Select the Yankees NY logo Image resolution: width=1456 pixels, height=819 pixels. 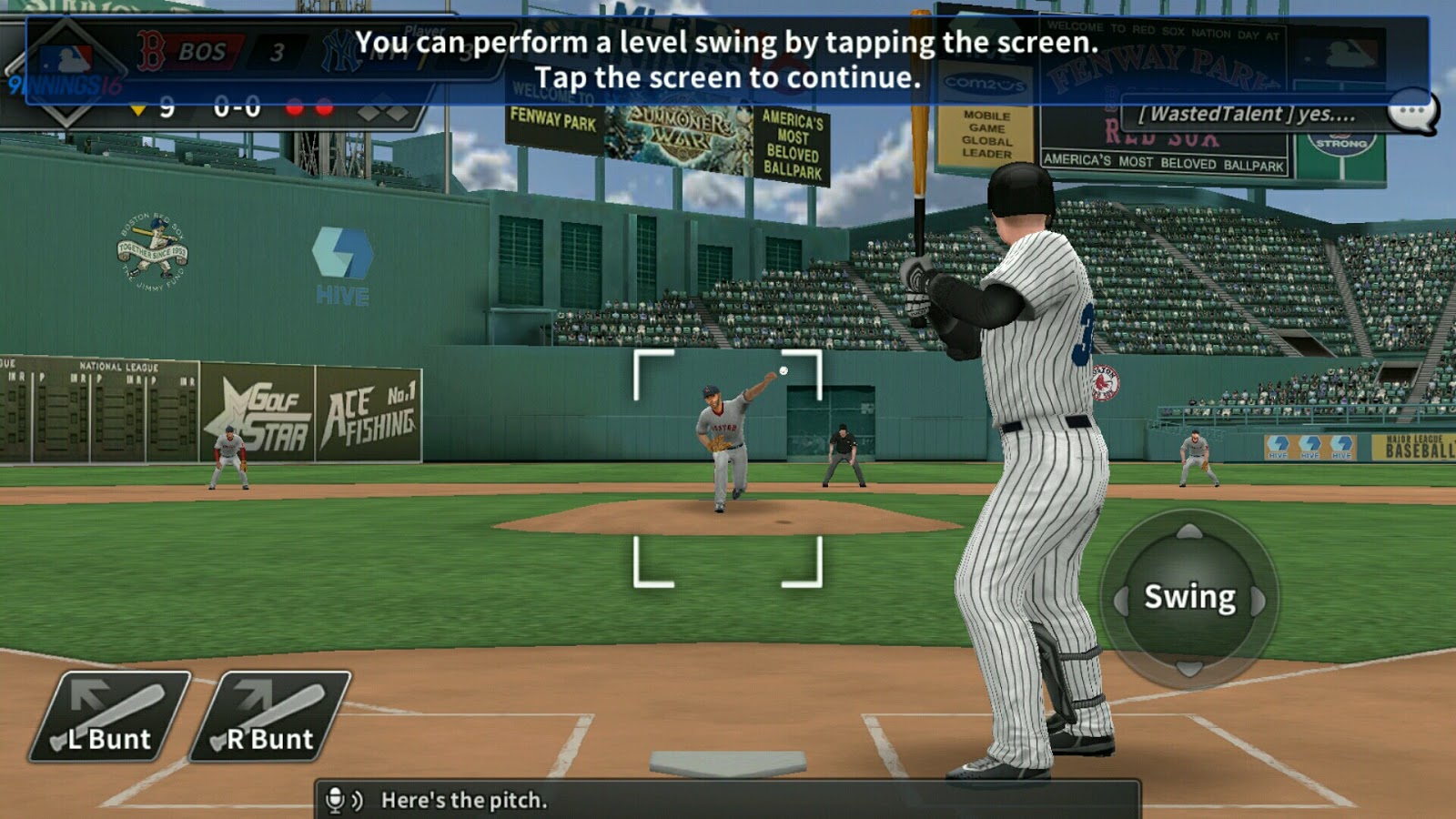pos(341,49)
